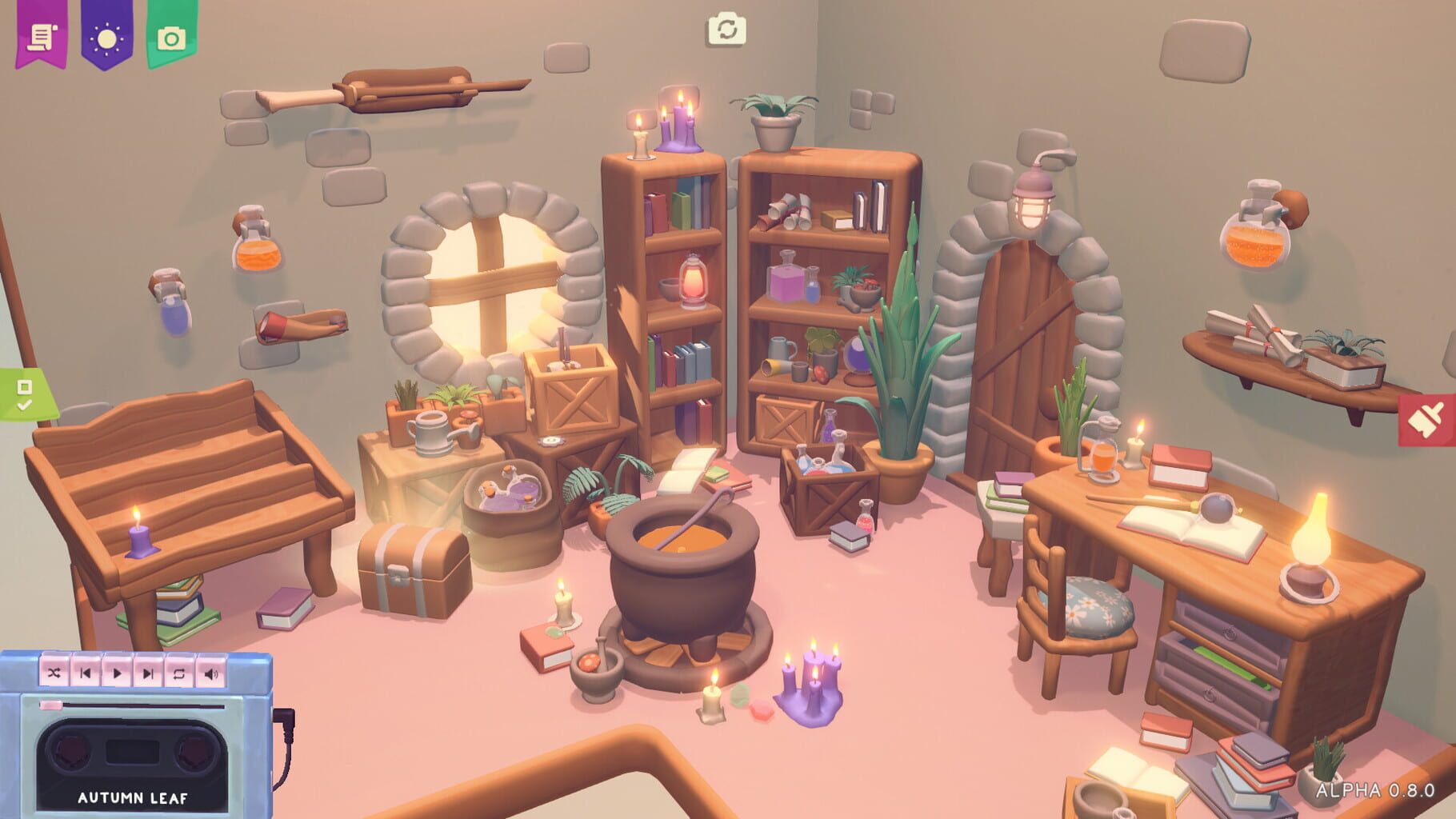Enable repeat on the cassette player
1456x819 pixels.
click(178, 674)
